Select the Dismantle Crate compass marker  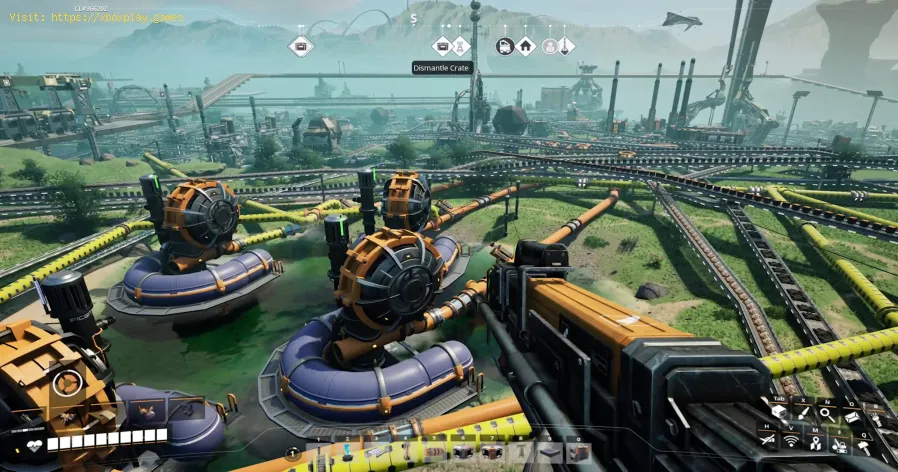442,45
